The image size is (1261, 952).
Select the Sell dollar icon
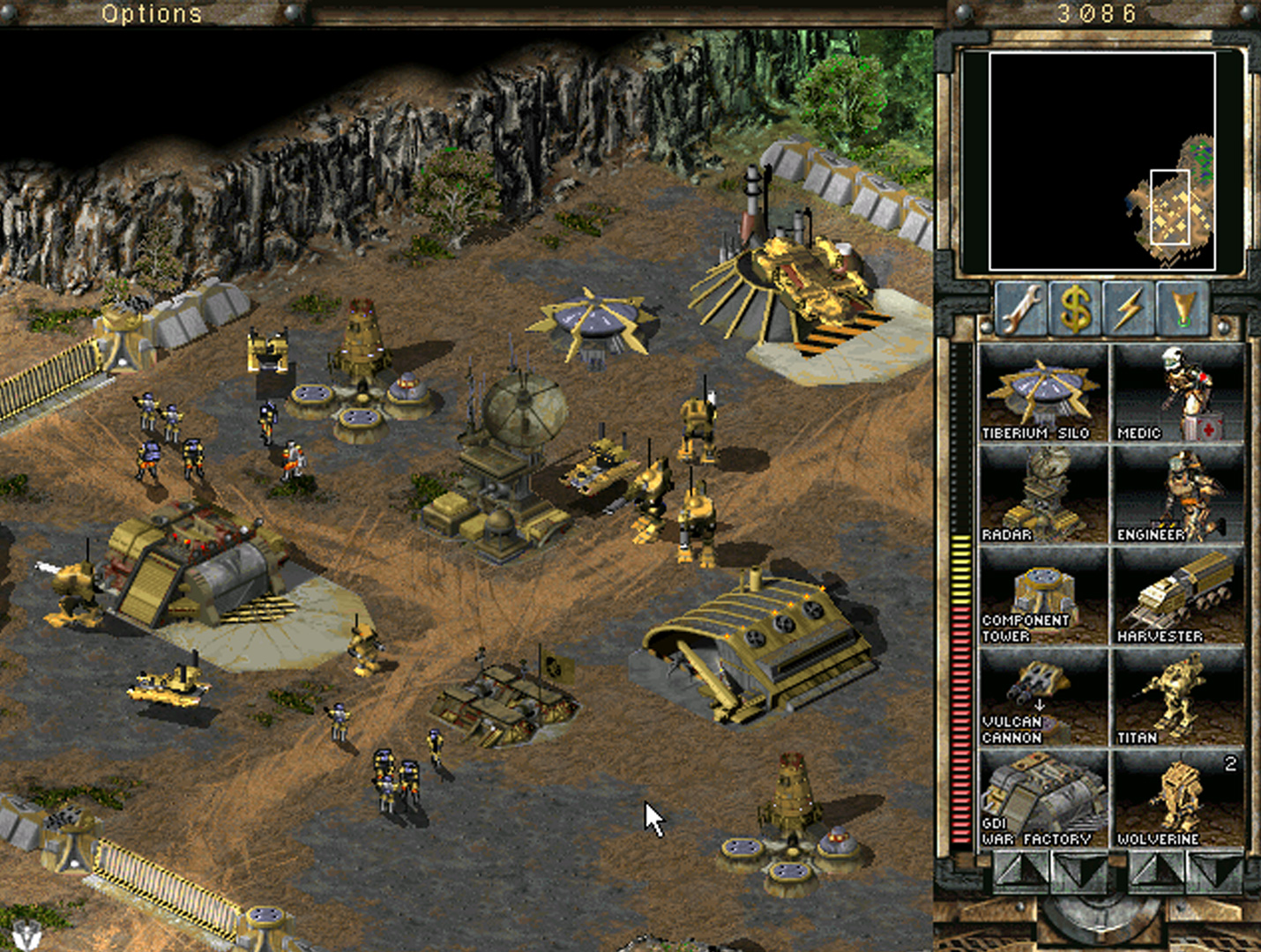pyautogui.click(x=1075, y=308)
